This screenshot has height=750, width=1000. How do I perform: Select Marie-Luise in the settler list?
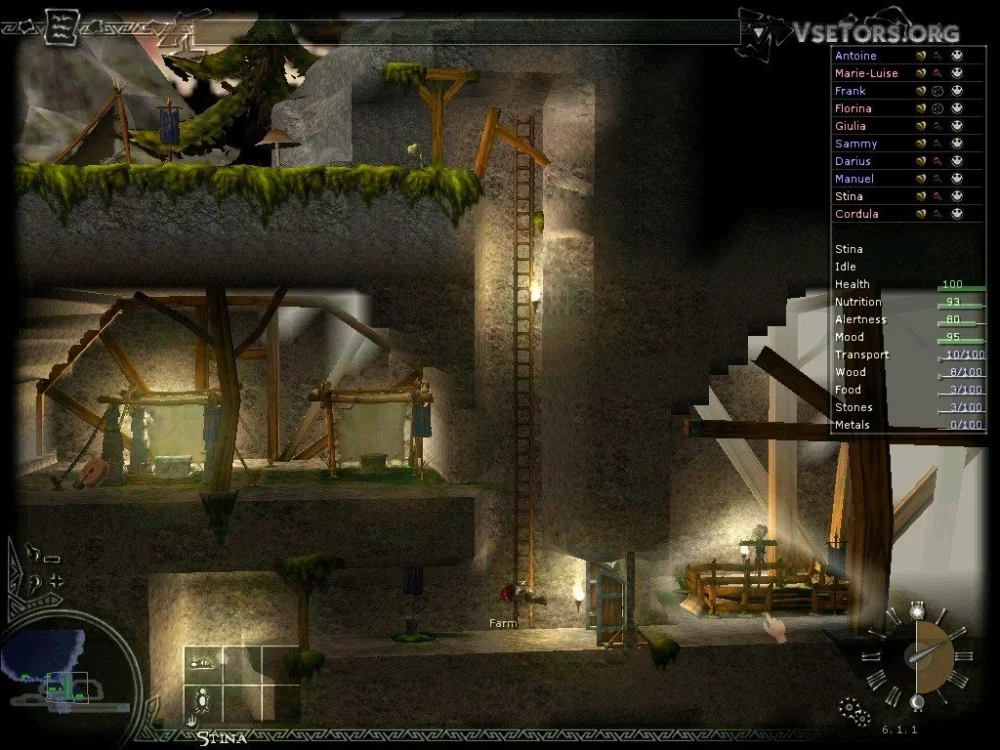(866, 73)
